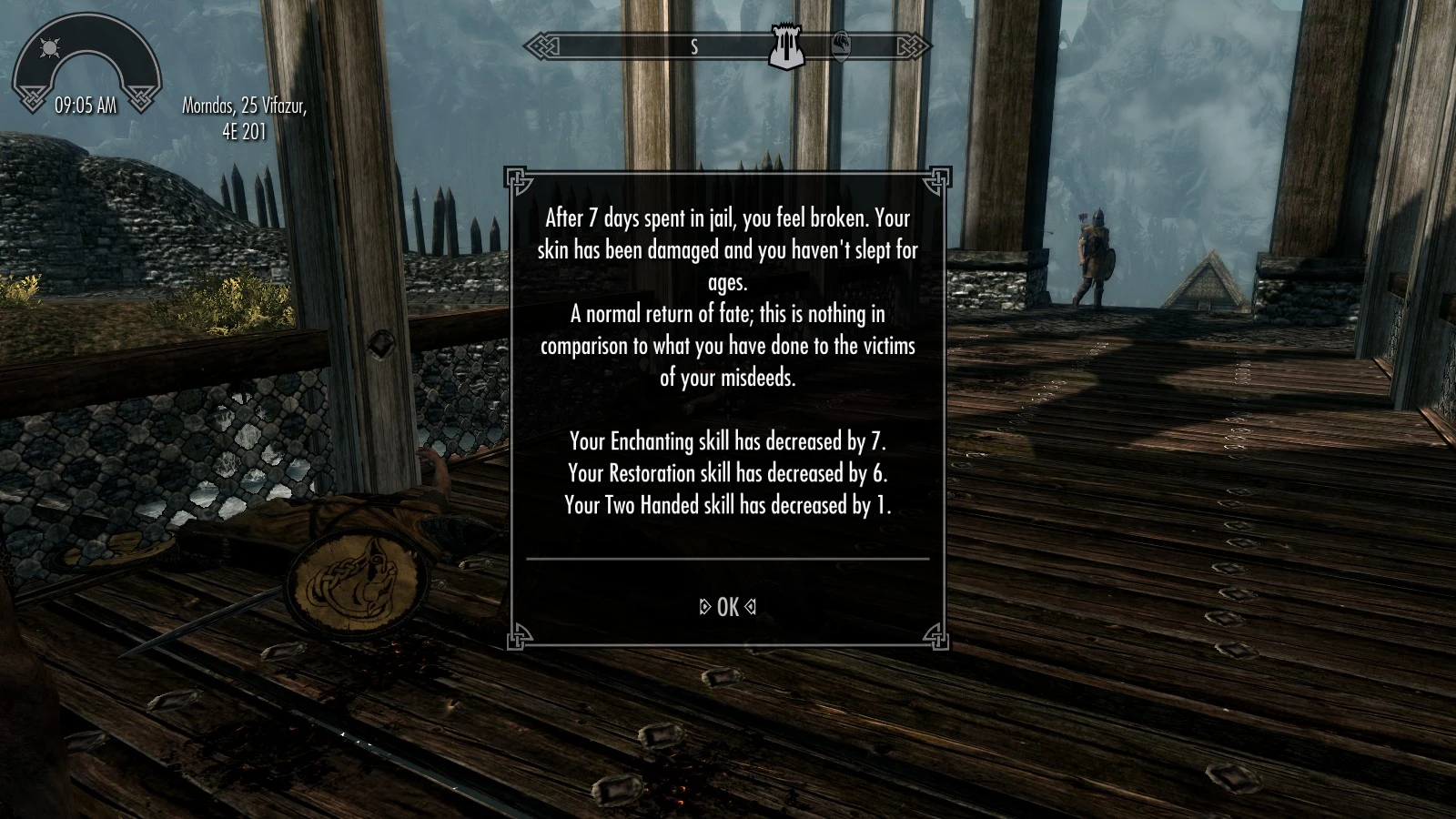
Task: Click the right arrow beside OK
Action: click(x=752, y=607)
